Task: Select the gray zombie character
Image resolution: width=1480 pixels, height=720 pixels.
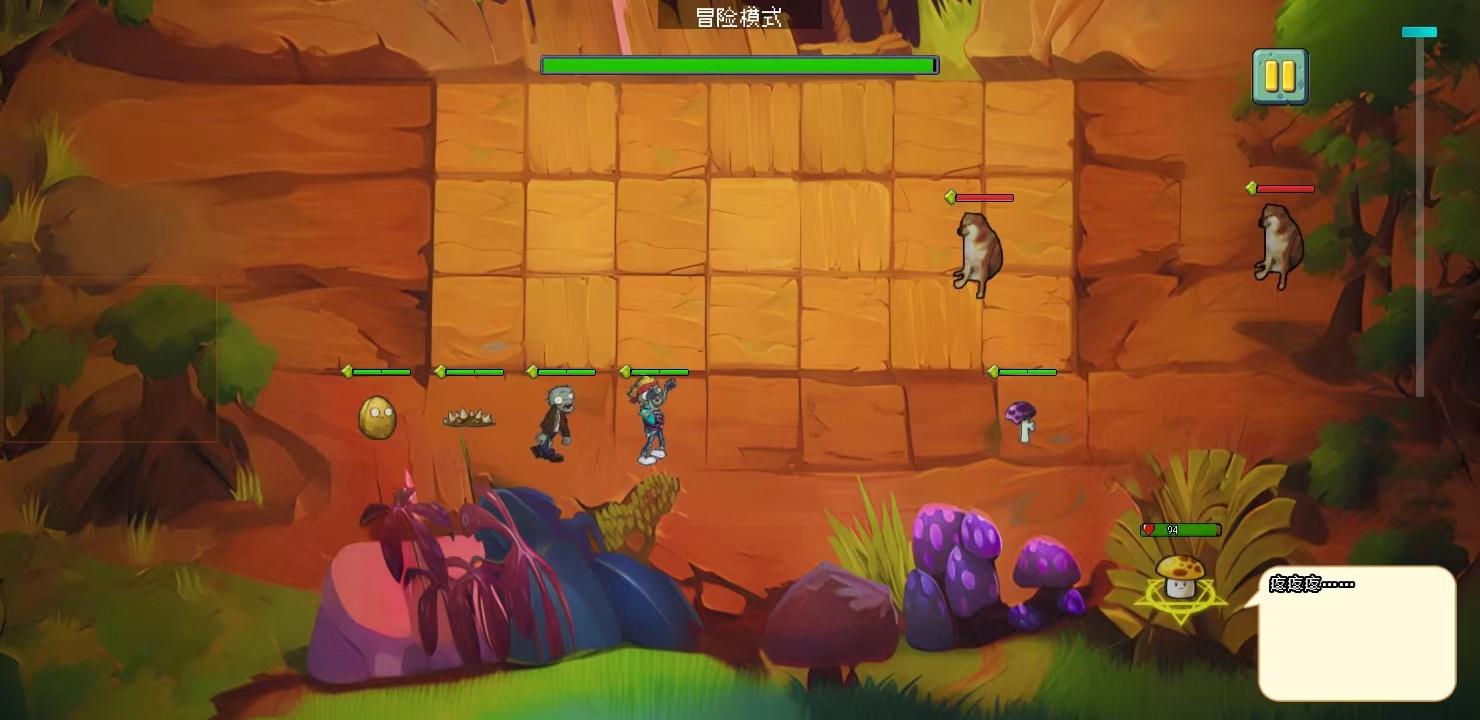Action: tap(552, 420)
